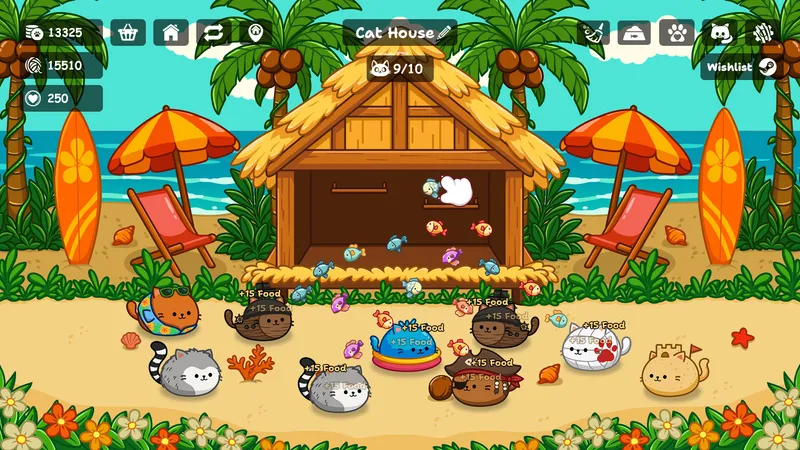Open the shop basket menu

tap(128, 33)
